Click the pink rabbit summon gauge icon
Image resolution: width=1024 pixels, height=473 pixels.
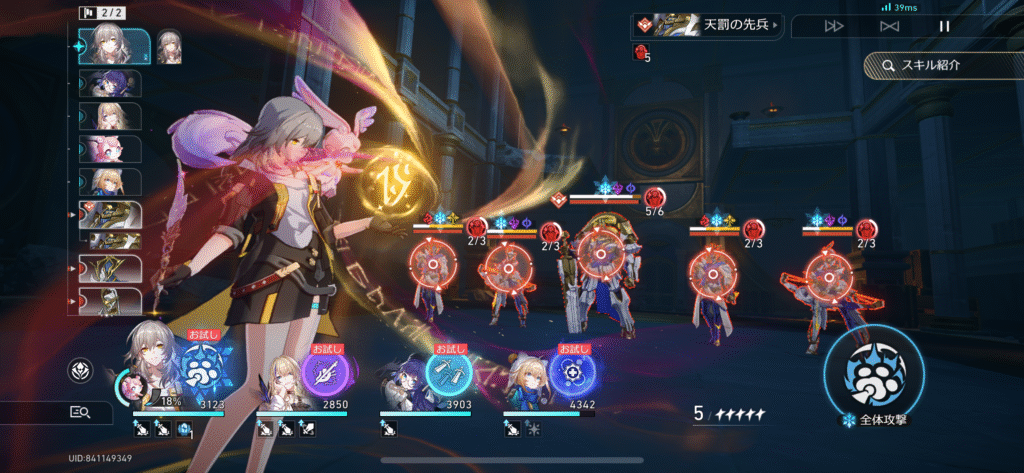click(130, 385)
